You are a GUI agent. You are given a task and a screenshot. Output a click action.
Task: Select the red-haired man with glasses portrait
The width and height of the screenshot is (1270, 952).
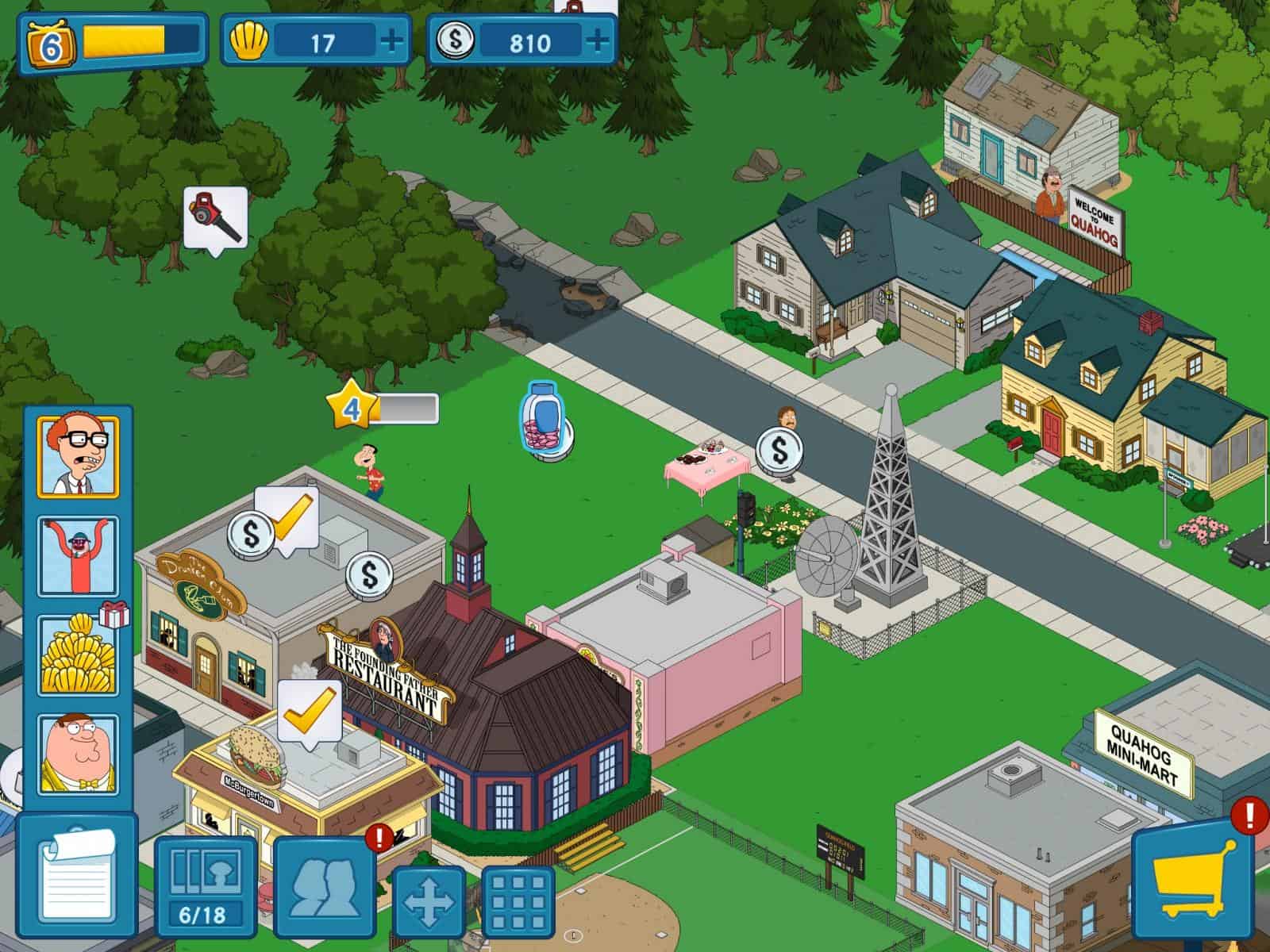point(78,456)
